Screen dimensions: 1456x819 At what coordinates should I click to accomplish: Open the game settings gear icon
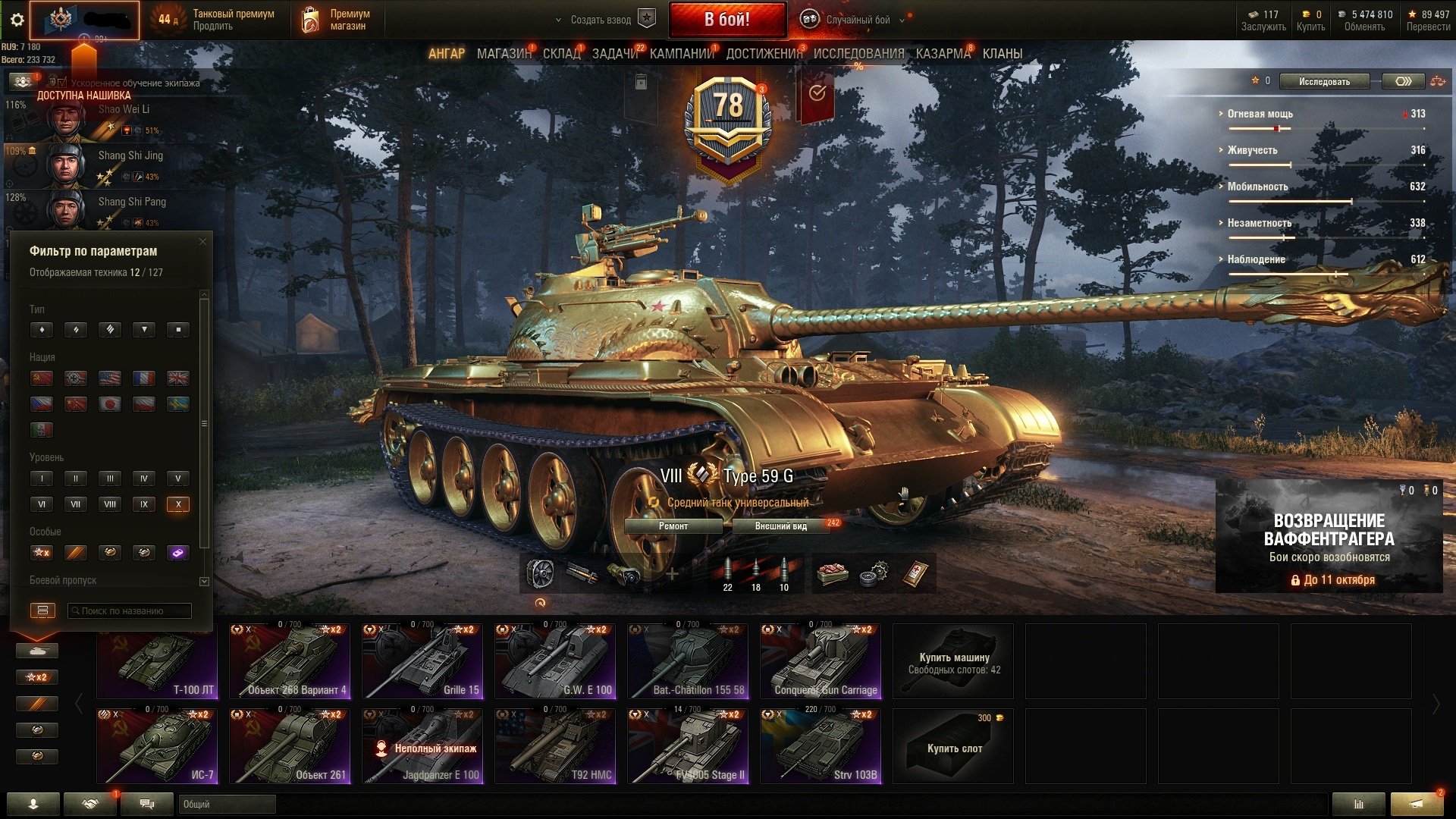click(17, 20)
